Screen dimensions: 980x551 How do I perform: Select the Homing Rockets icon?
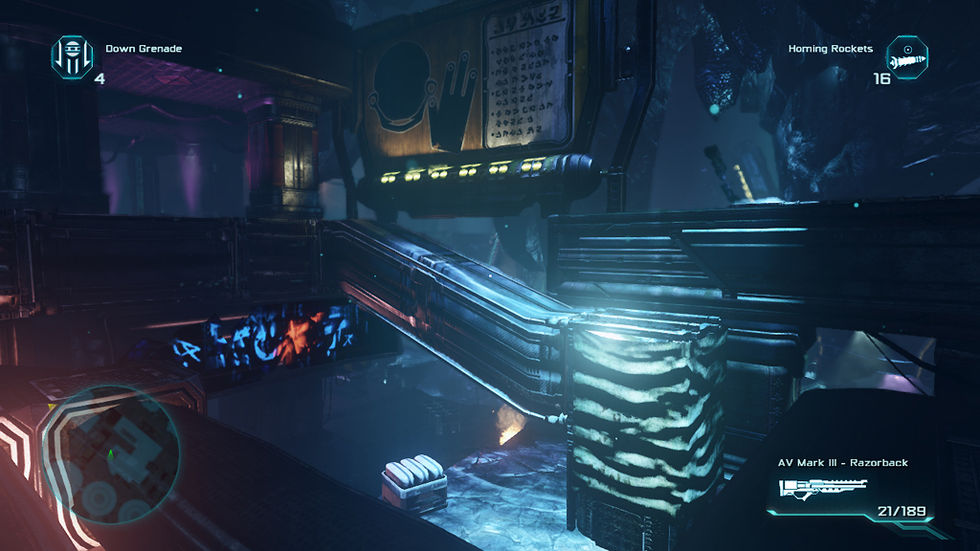(x=907, y=57)
